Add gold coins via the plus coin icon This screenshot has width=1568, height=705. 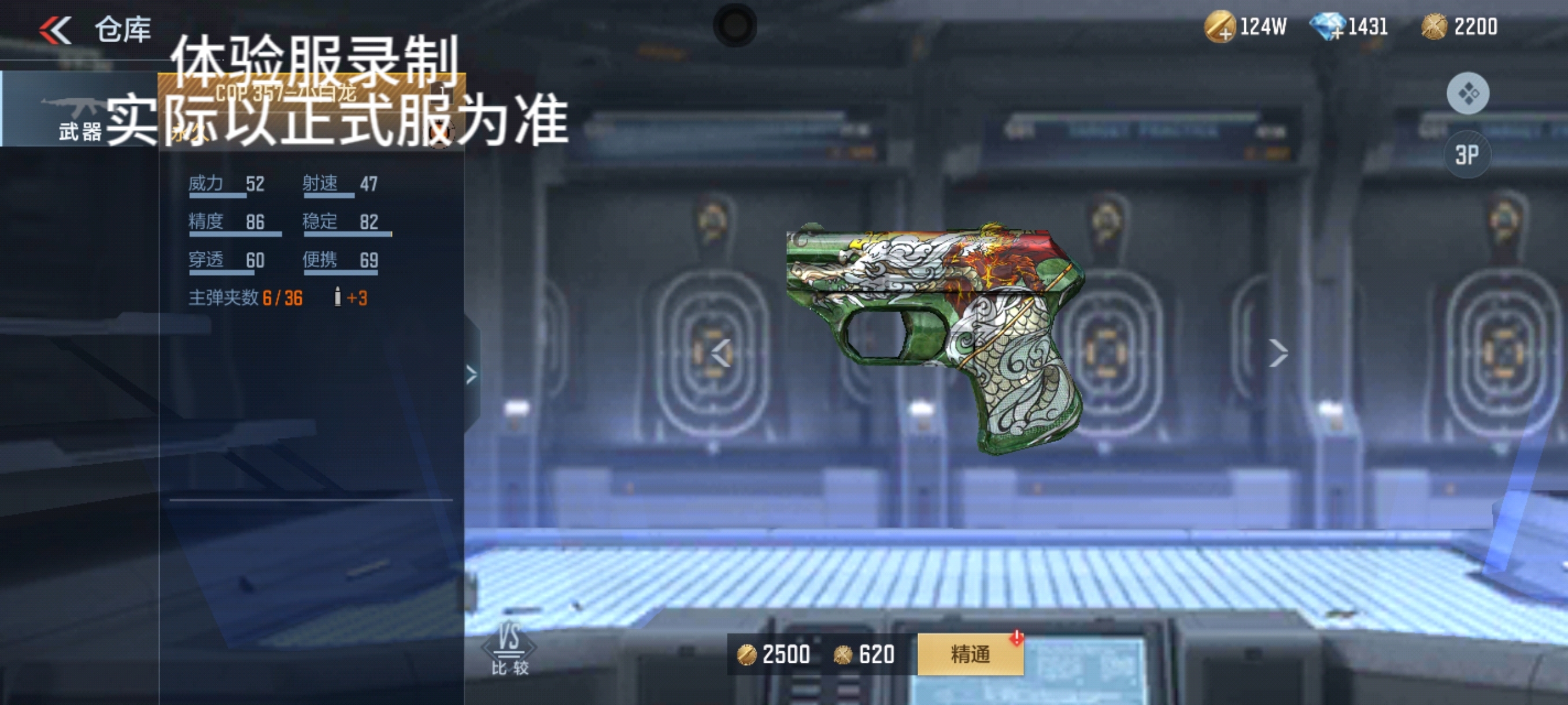coord(1219,27)
